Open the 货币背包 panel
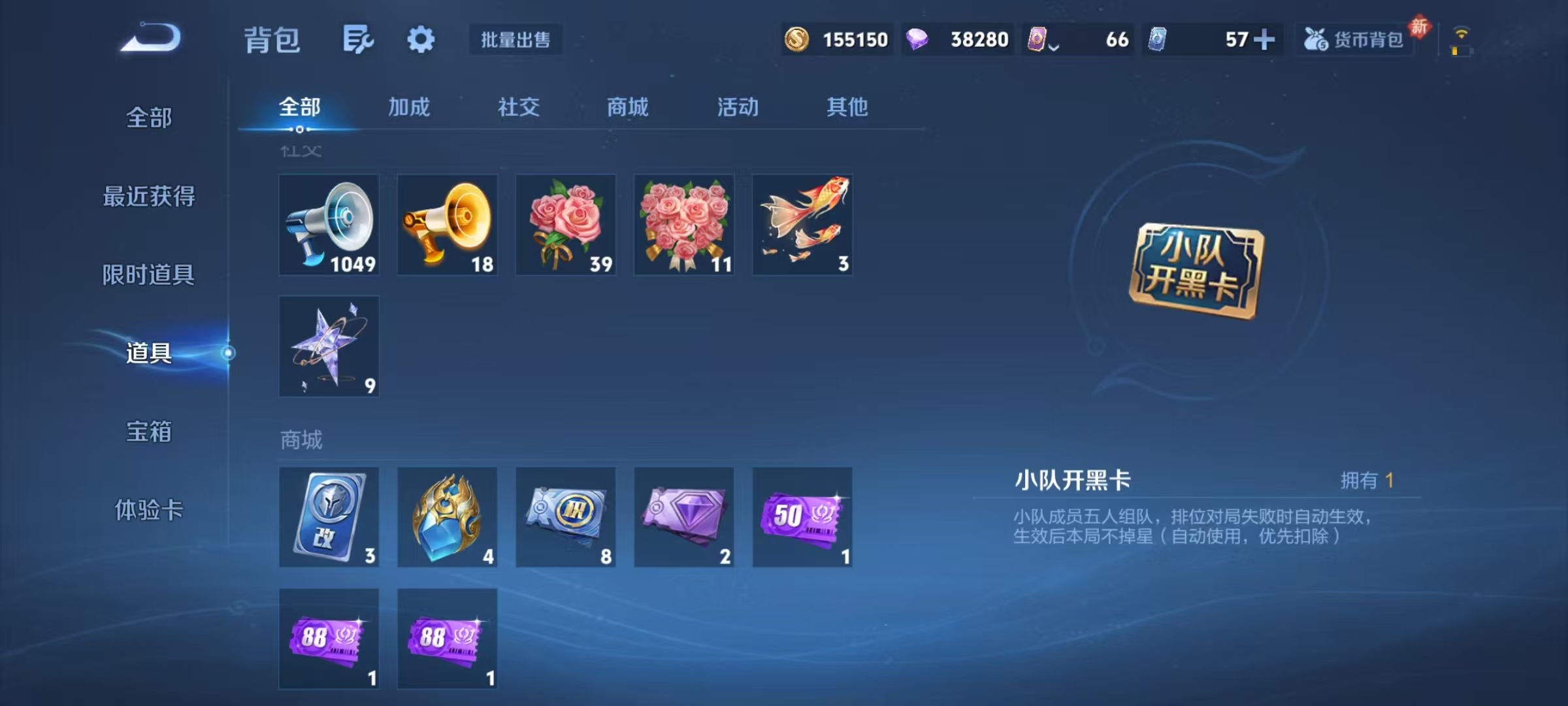Screen dimensions: 1568x706 click(1354, 40)
